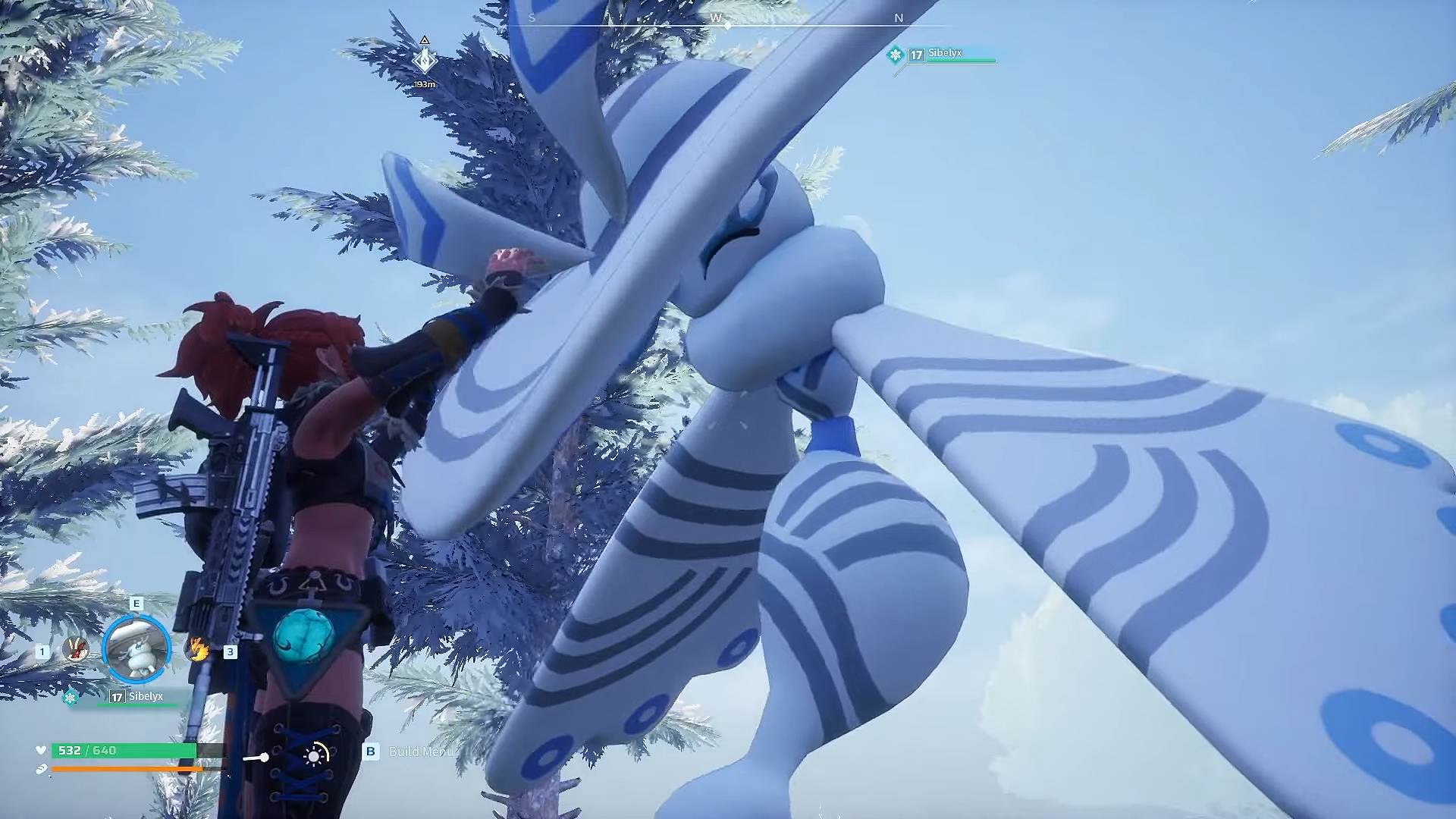Image resolution: width=1456 pixels, height=819 pixels.
Task: Open the Build Menu
Action: point(419,752)
